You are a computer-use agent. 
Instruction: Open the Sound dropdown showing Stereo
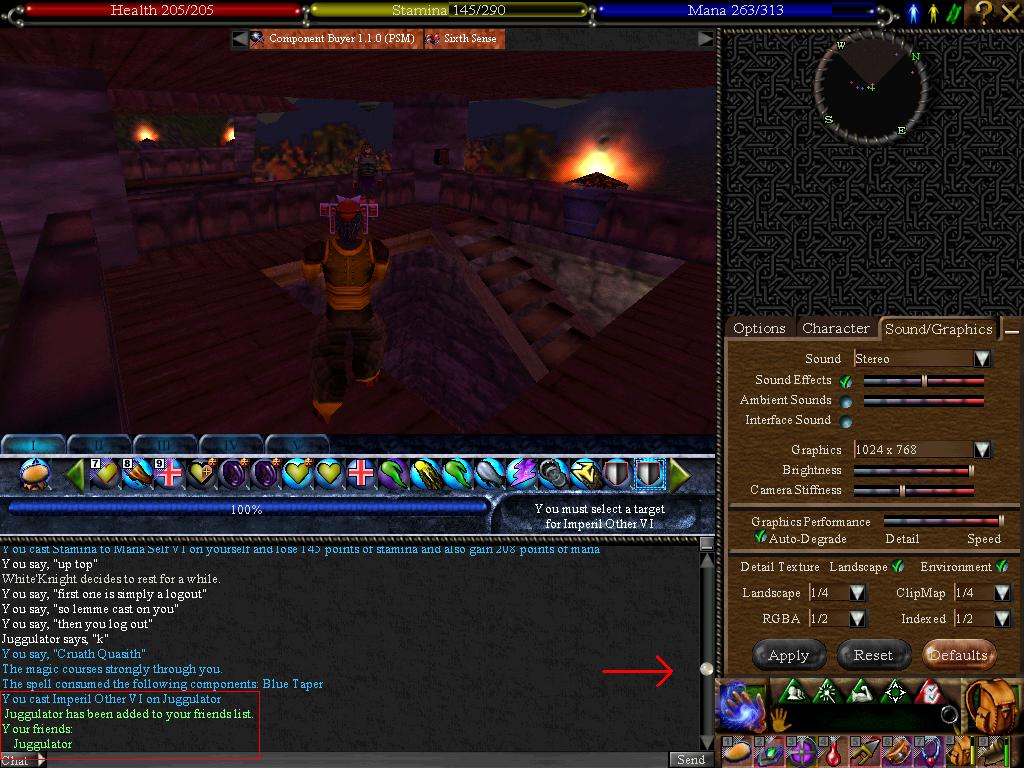[983, 358]
